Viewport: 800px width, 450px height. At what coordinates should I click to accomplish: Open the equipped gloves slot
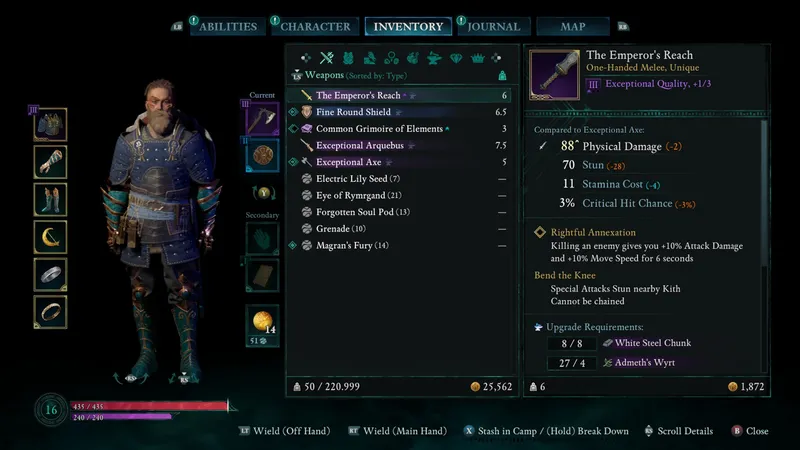[50, 162]
